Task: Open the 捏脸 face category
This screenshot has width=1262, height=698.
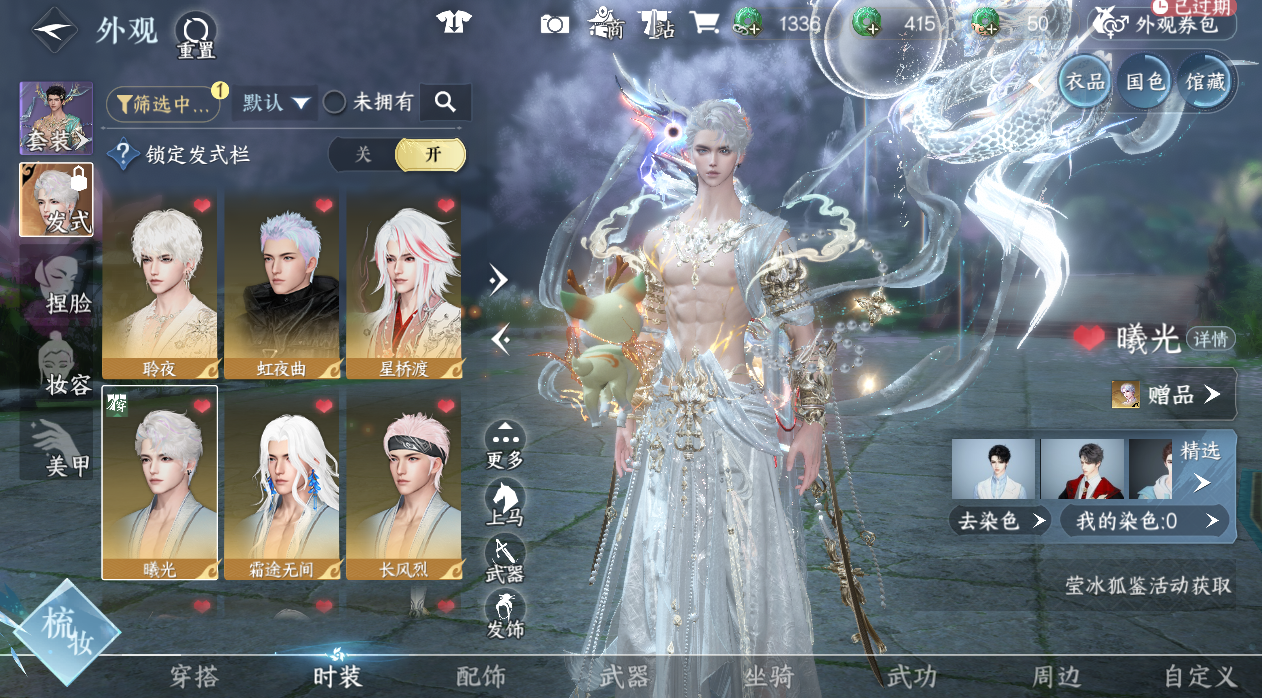Action: (x=62, y=286)
